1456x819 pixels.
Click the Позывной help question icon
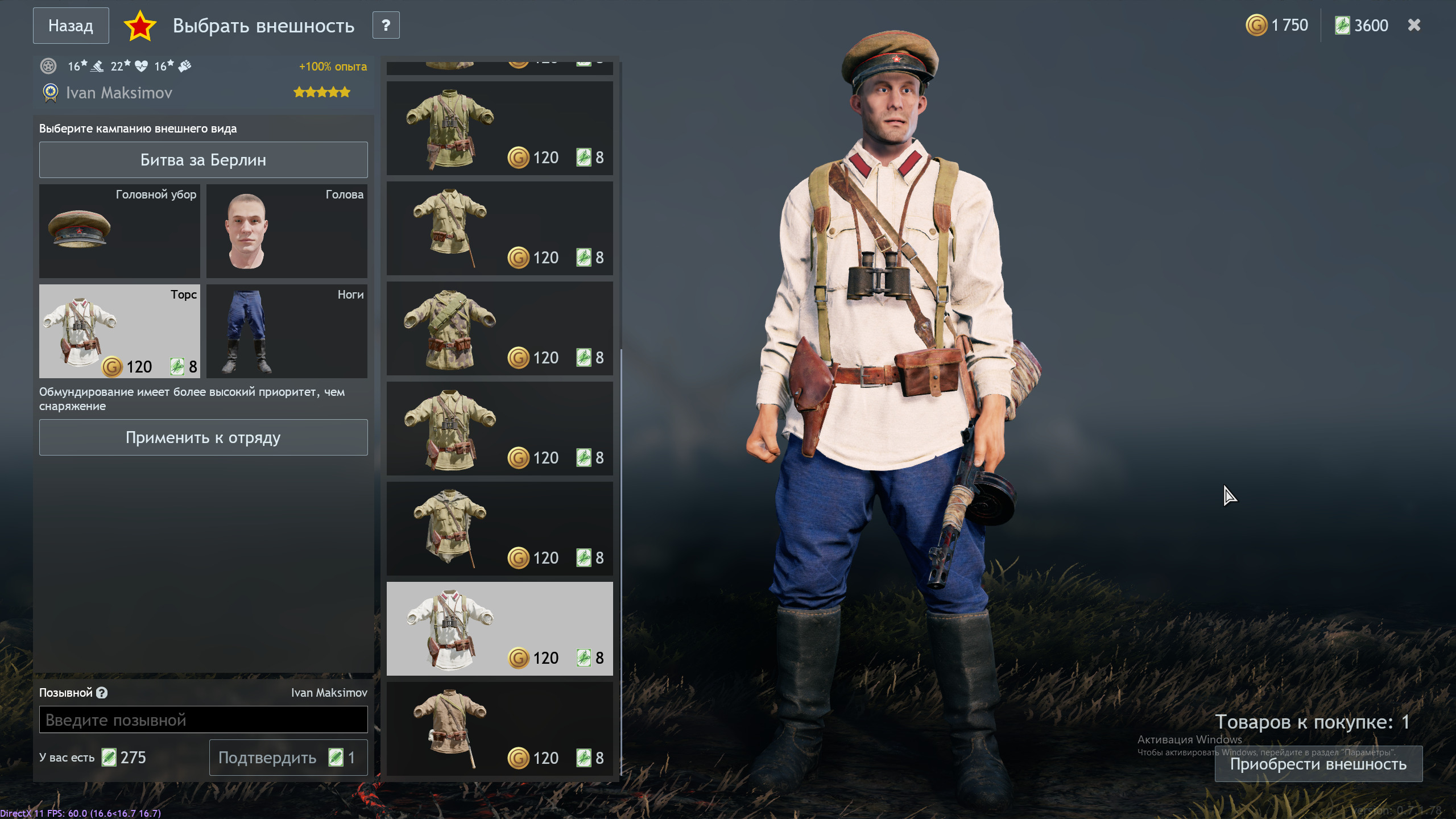click(x=102, y=693)
